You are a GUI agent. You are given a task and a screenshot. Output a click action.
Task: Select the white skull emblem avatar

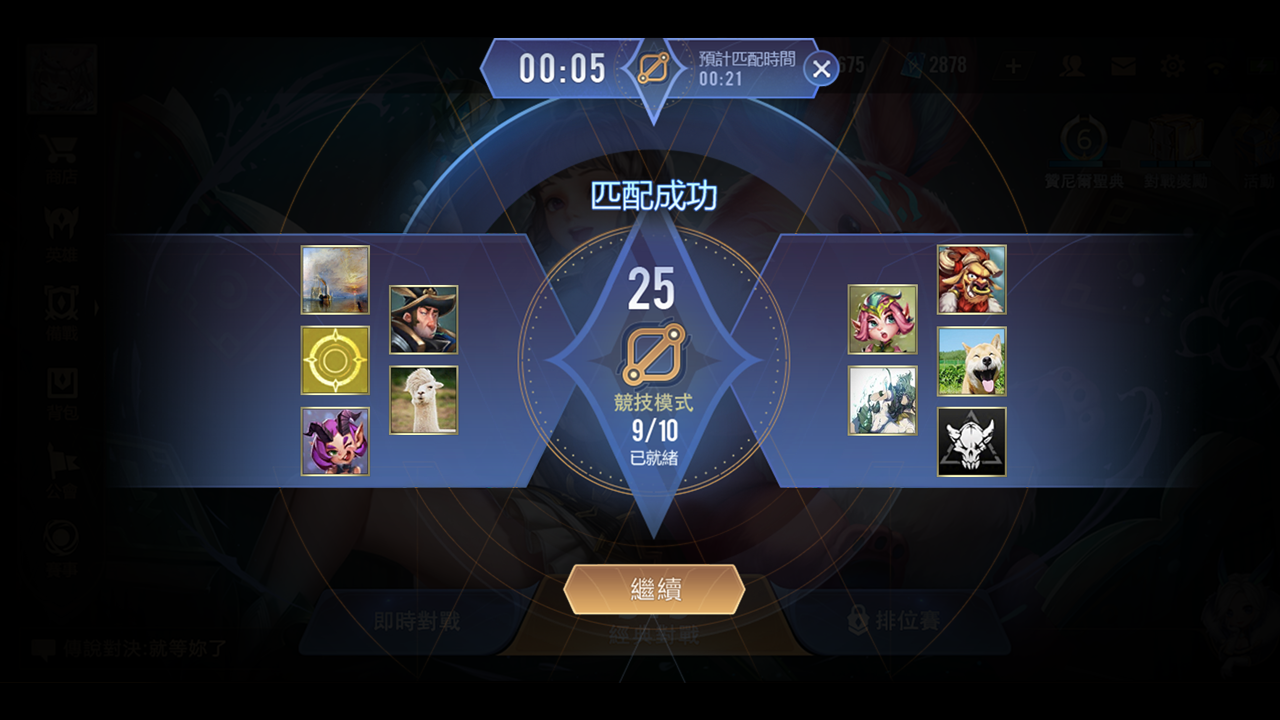tap(971, 441)
